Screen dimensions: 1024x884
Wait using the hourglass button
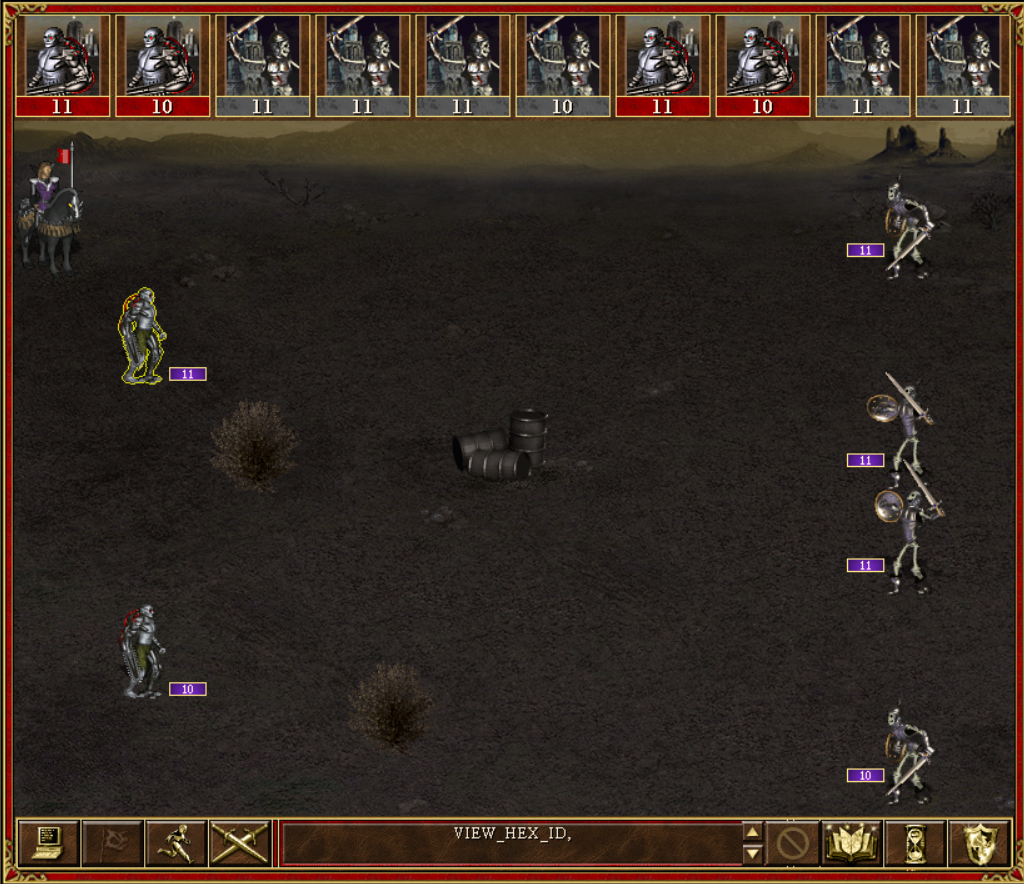[x=915, y=843]
